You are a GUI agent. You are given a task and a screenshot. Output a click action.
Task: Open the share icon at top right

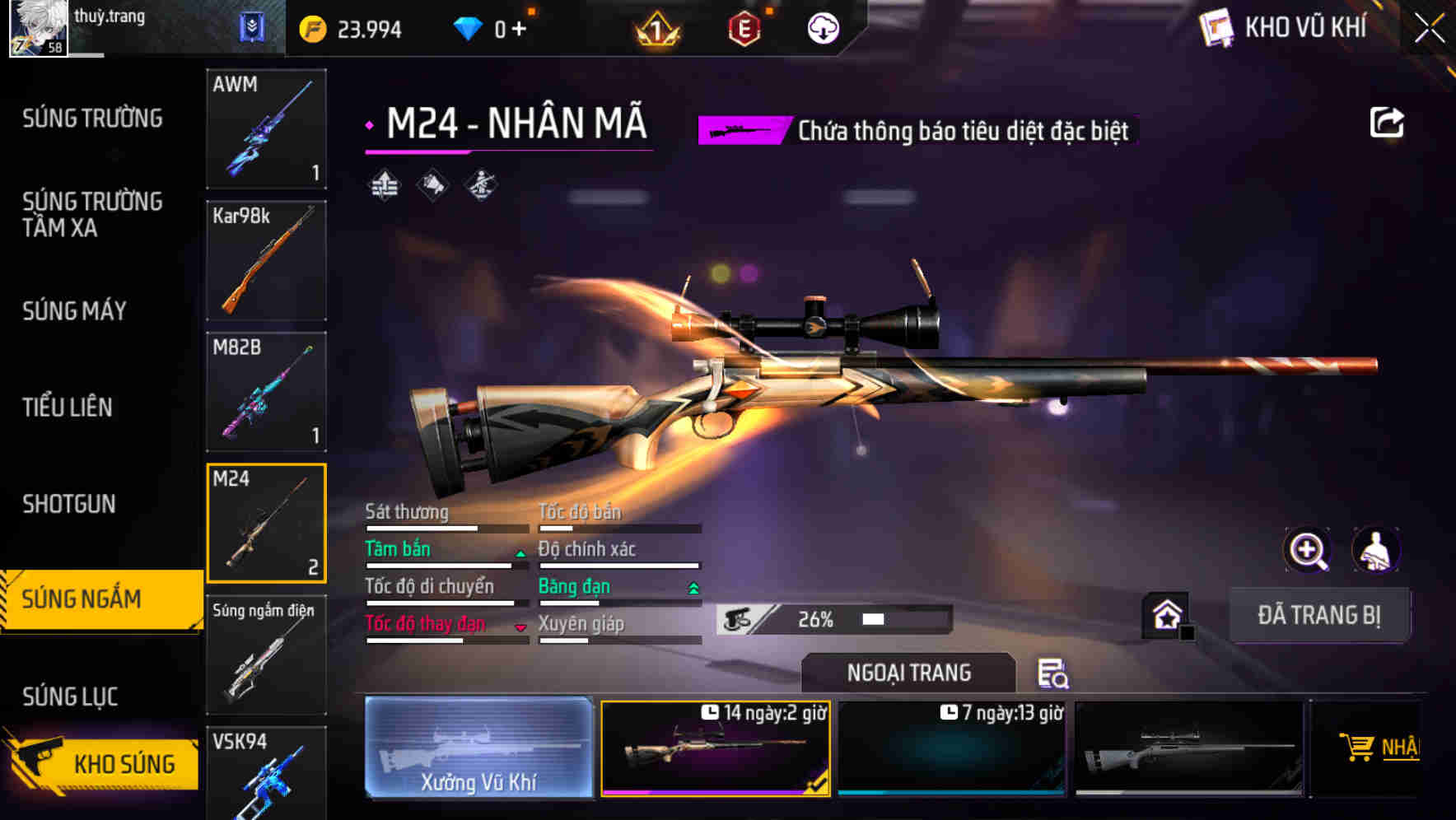(x=1387, y=121)
